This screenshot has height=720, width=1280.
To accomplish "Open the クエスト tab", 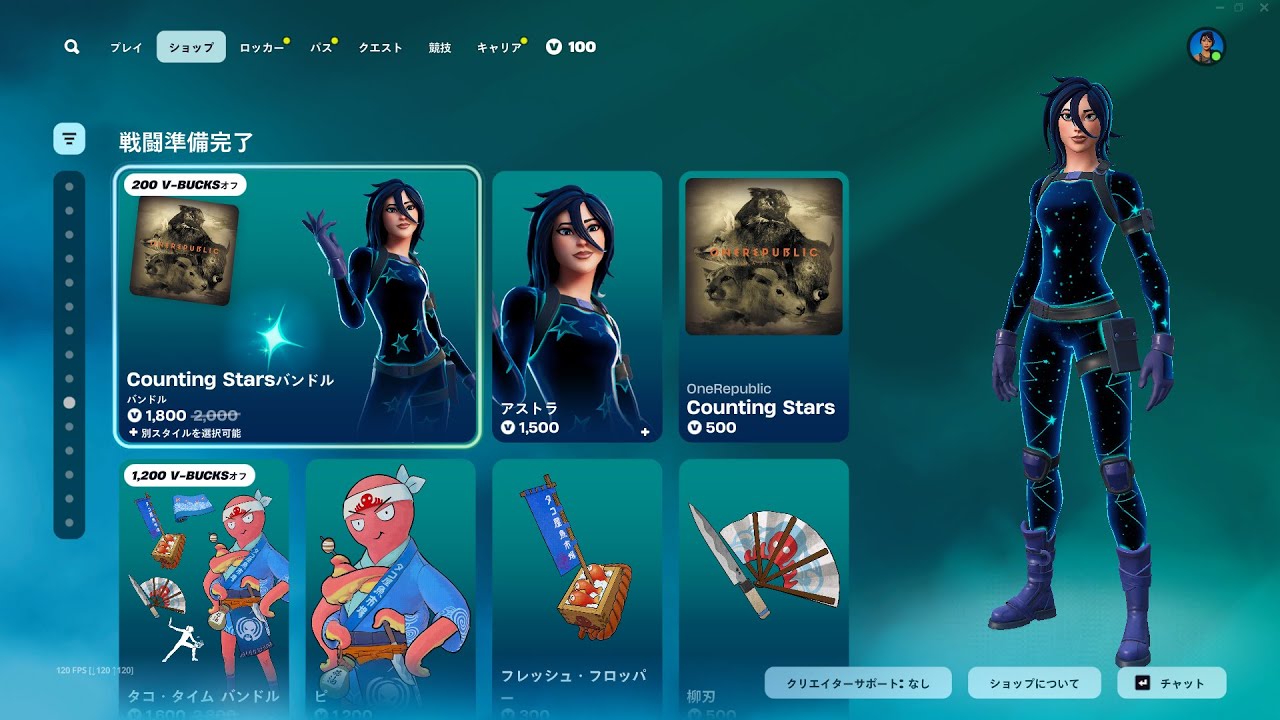I will (x=380, y=47).
